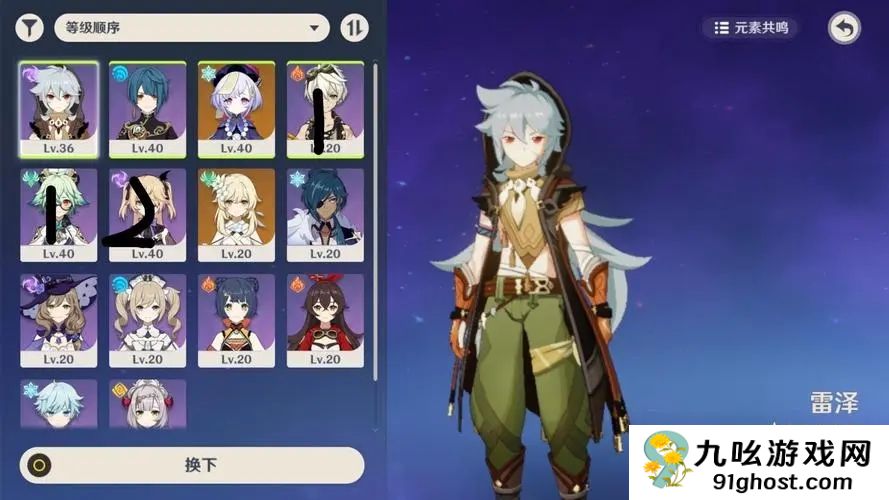Select the blonde Traveler portrait
889x500 pixels.
tap(237, 215)
